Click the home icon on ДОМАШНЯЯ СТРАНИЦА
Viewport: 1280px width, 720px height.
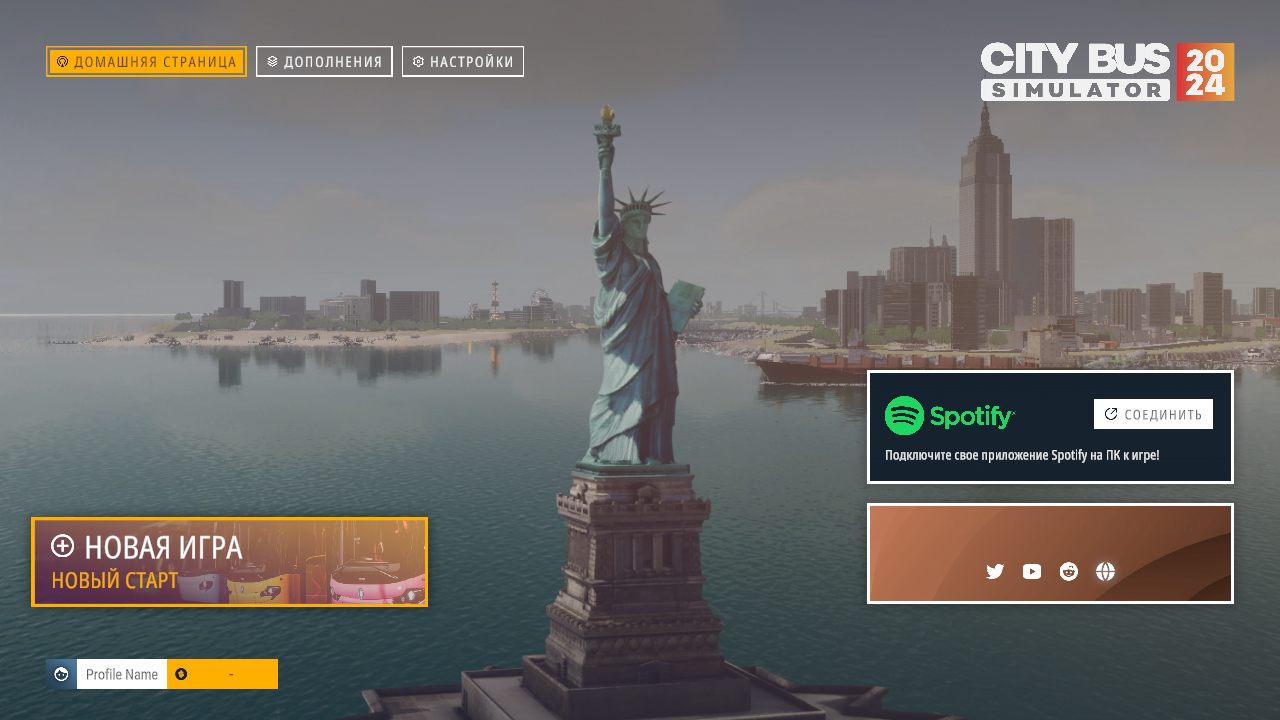[x=63, y=61]
